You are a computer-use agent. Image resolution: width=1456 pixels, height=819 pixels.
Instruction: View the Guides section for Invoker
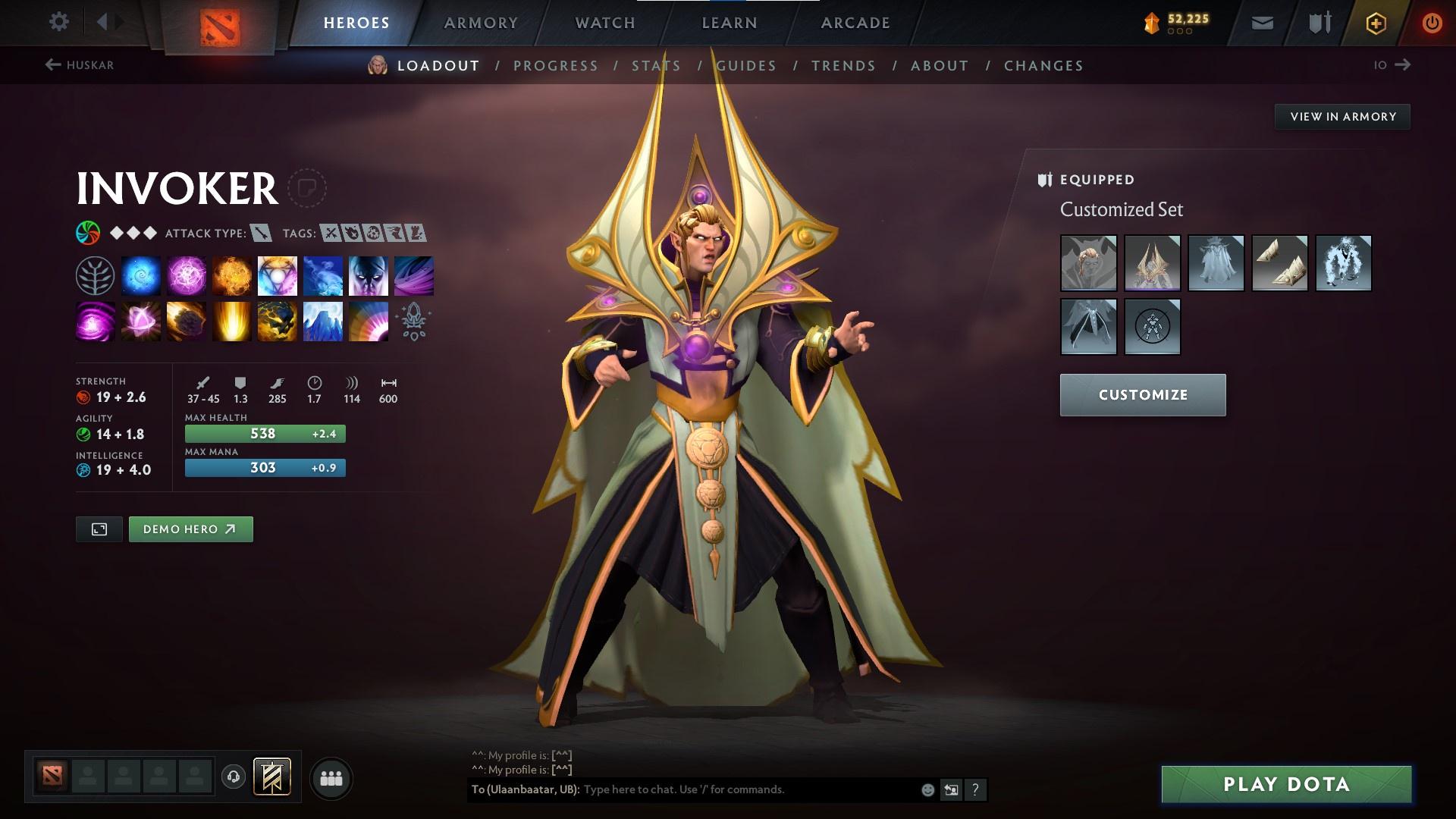pos(746,66)
